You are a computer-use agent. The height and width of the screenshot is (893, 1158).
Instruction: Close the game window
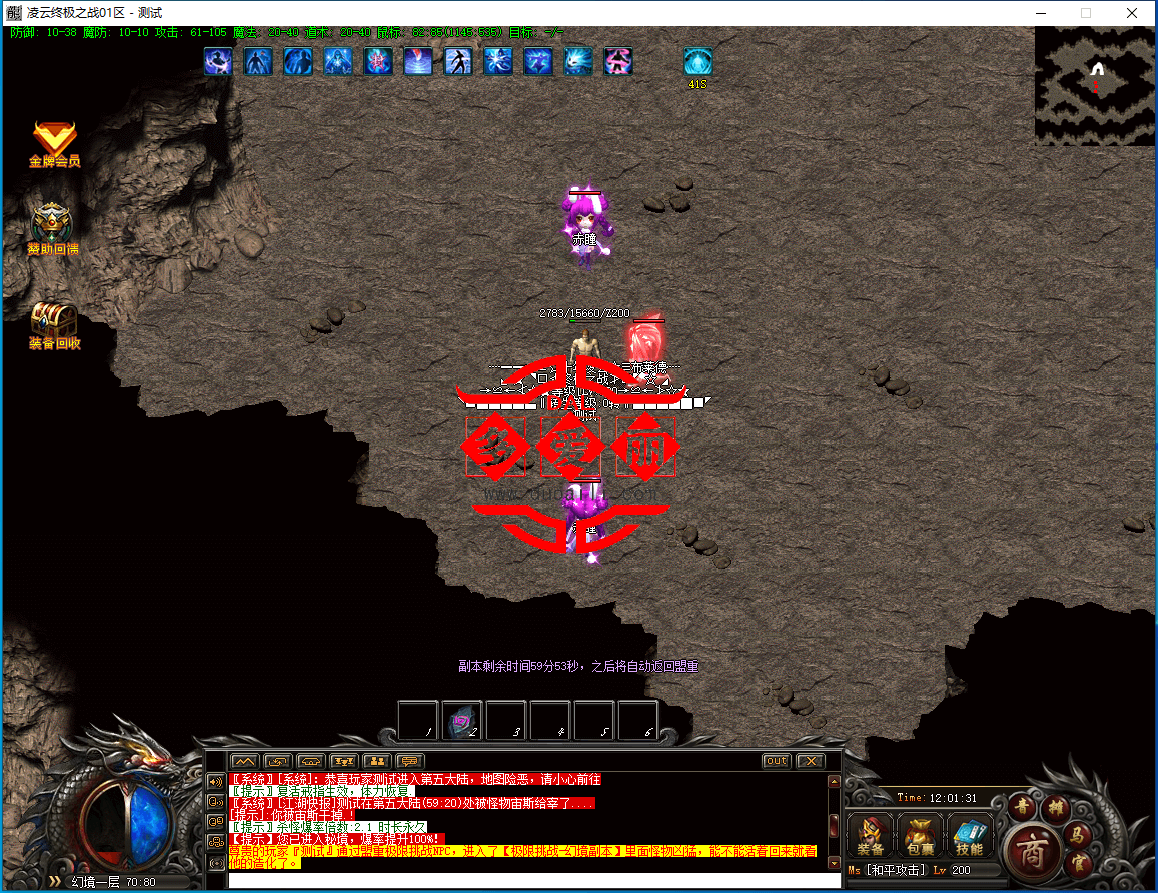(1131, 13)
